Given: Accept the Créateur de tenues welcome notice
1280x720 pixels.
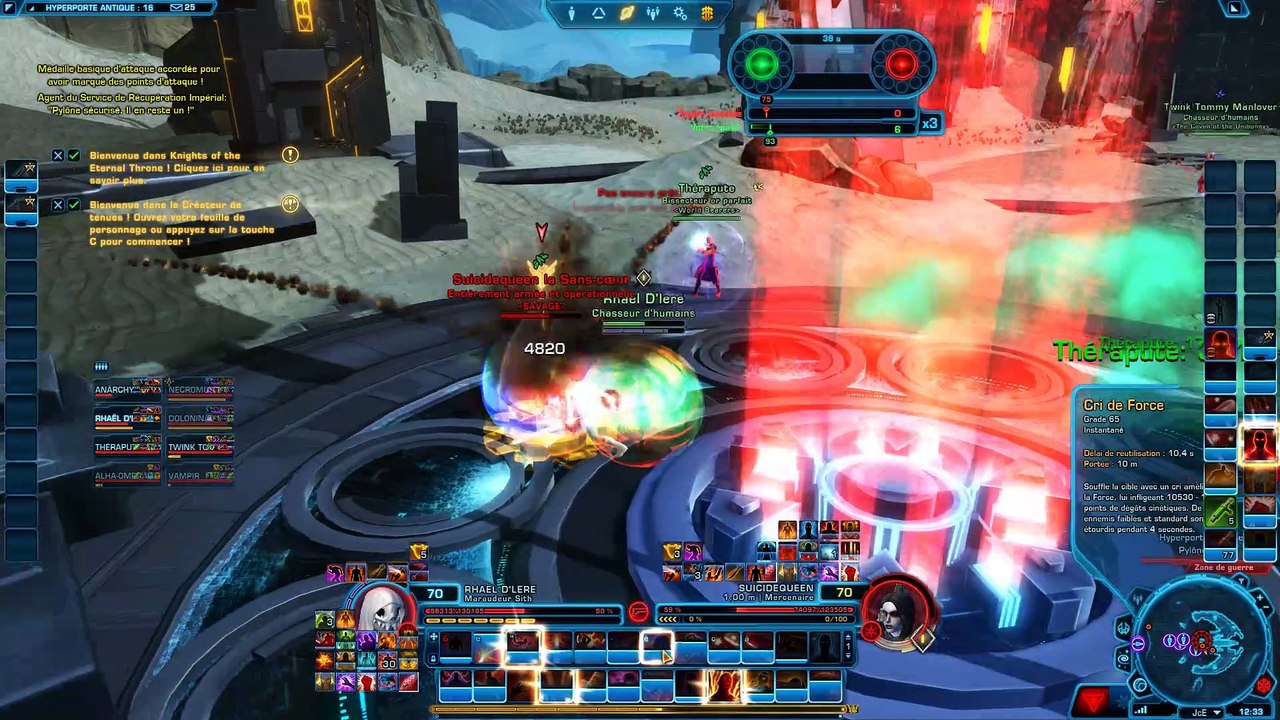Looking at the screenshot, I should 74,205.
